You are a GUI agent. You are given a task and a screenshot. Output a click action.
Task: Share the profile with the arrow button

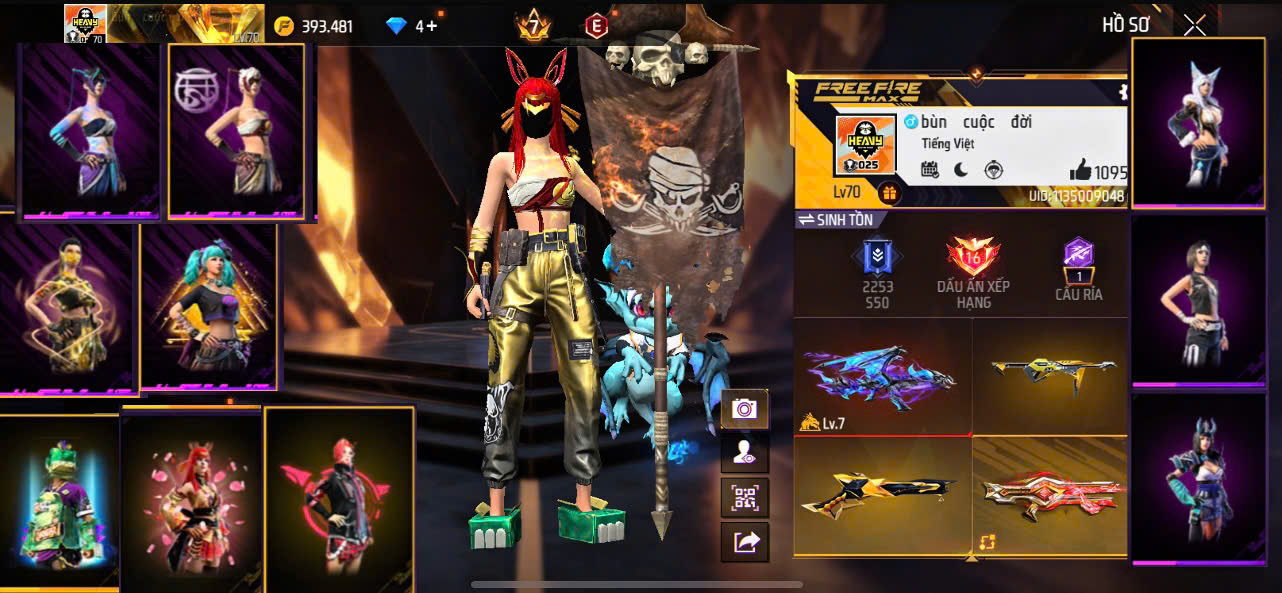coord(744,542)
